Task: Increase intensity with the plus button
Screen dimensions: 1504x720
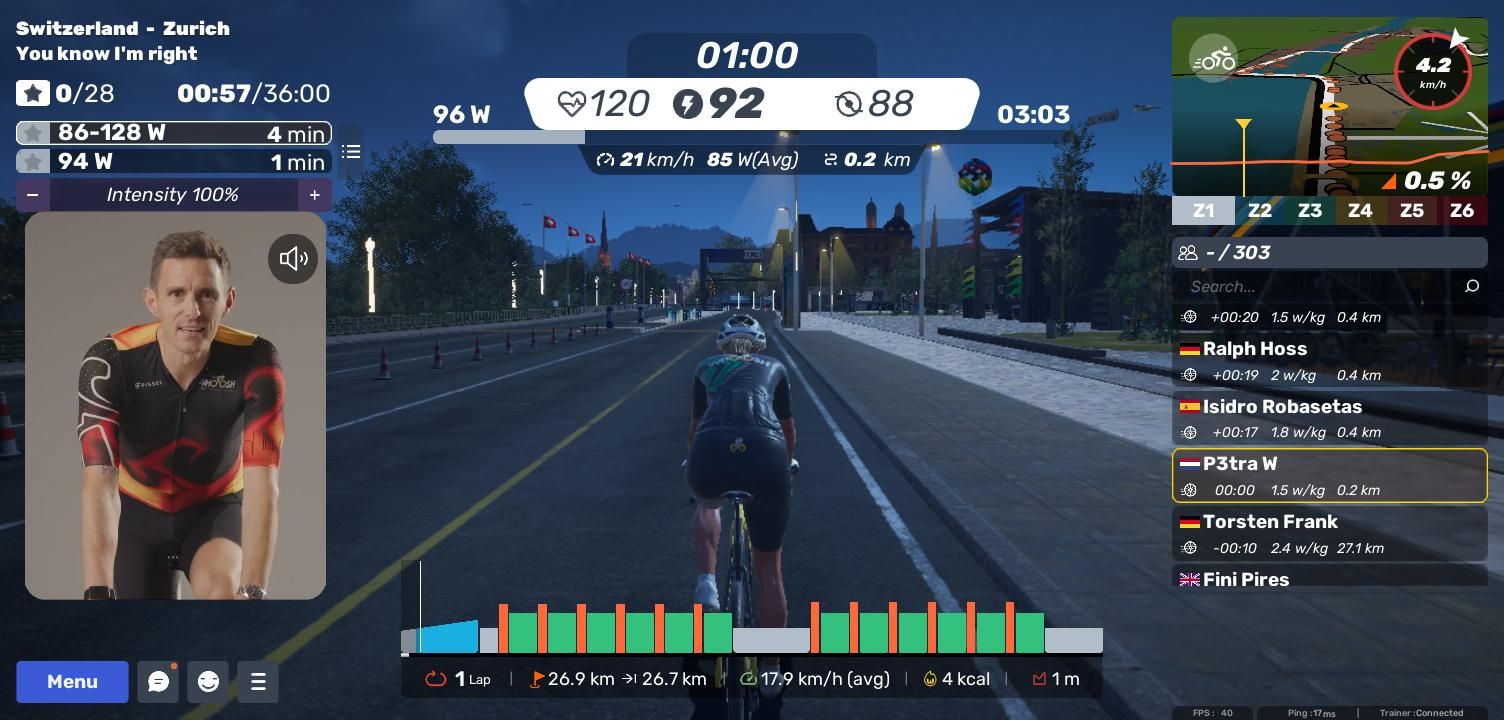Action: [x=314, y=195]
